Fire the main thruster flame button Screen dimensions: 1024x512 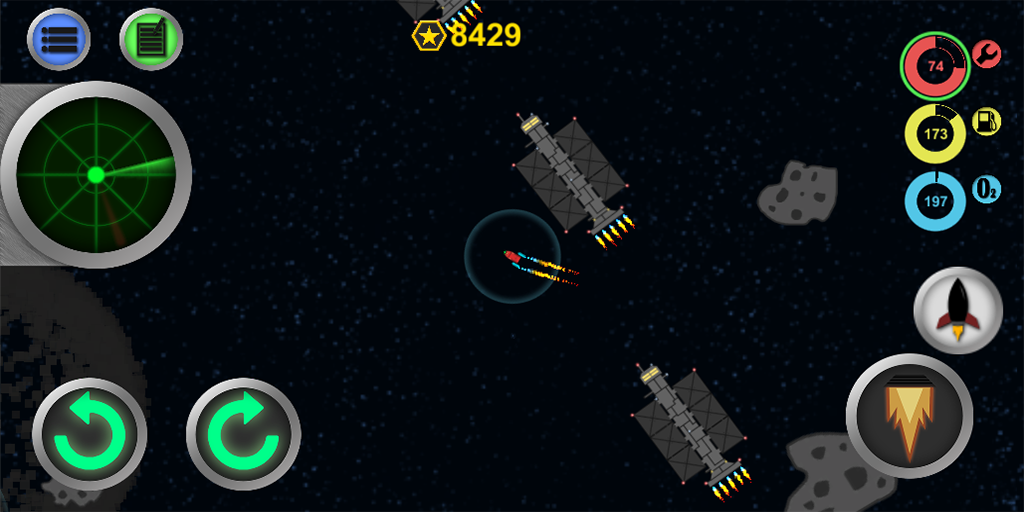(x=909, y=415)
